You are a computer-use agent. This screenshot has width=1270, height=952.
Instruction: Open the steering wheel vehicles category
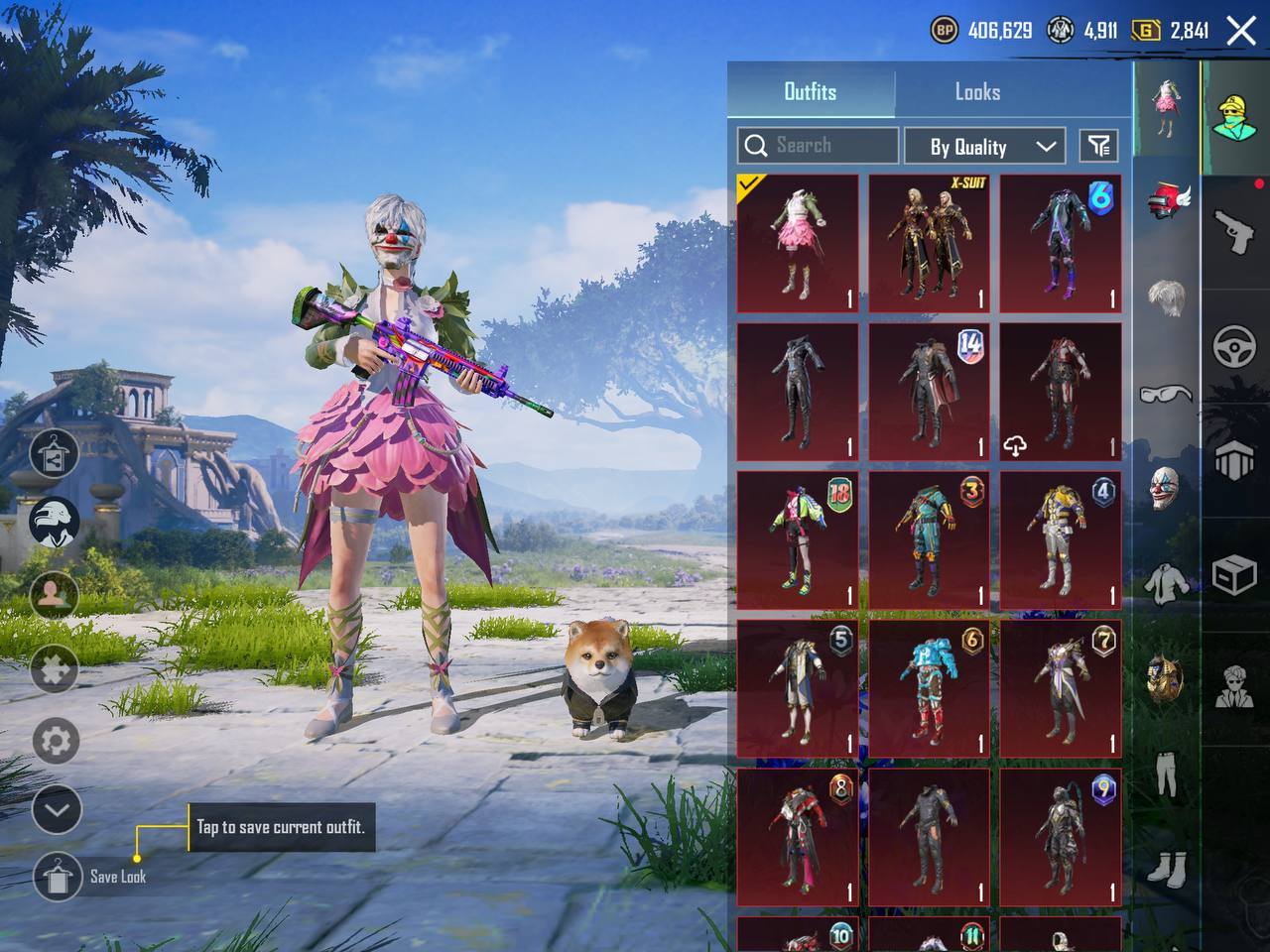point(1235,347)
